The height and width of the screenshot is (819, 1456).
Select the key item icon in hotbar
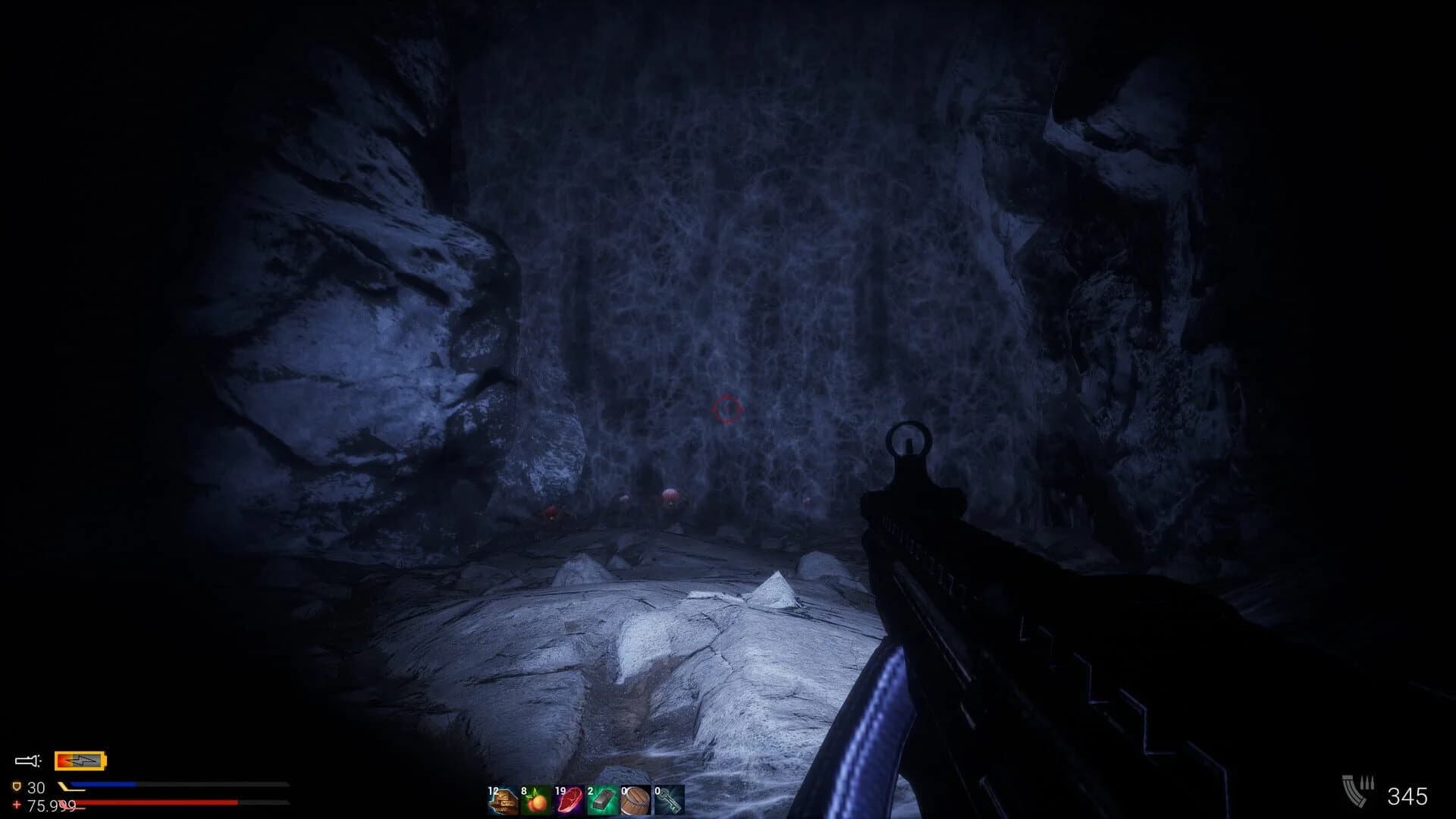[x=669, y=802]
